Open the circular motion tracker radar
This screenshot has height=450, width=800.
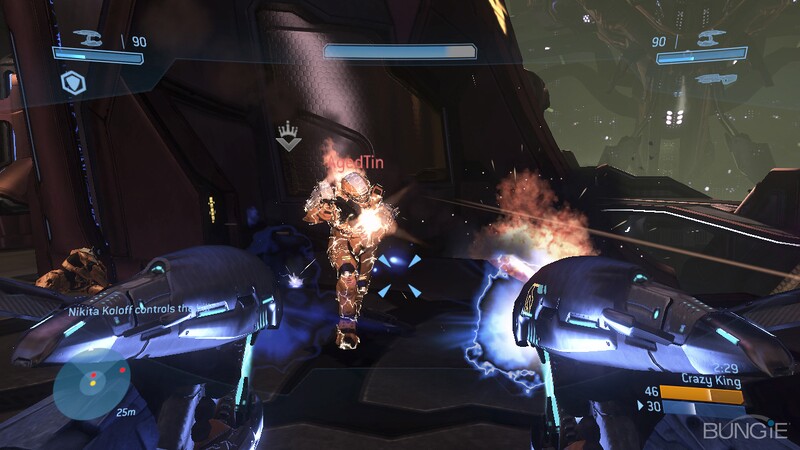coord(92,381)
